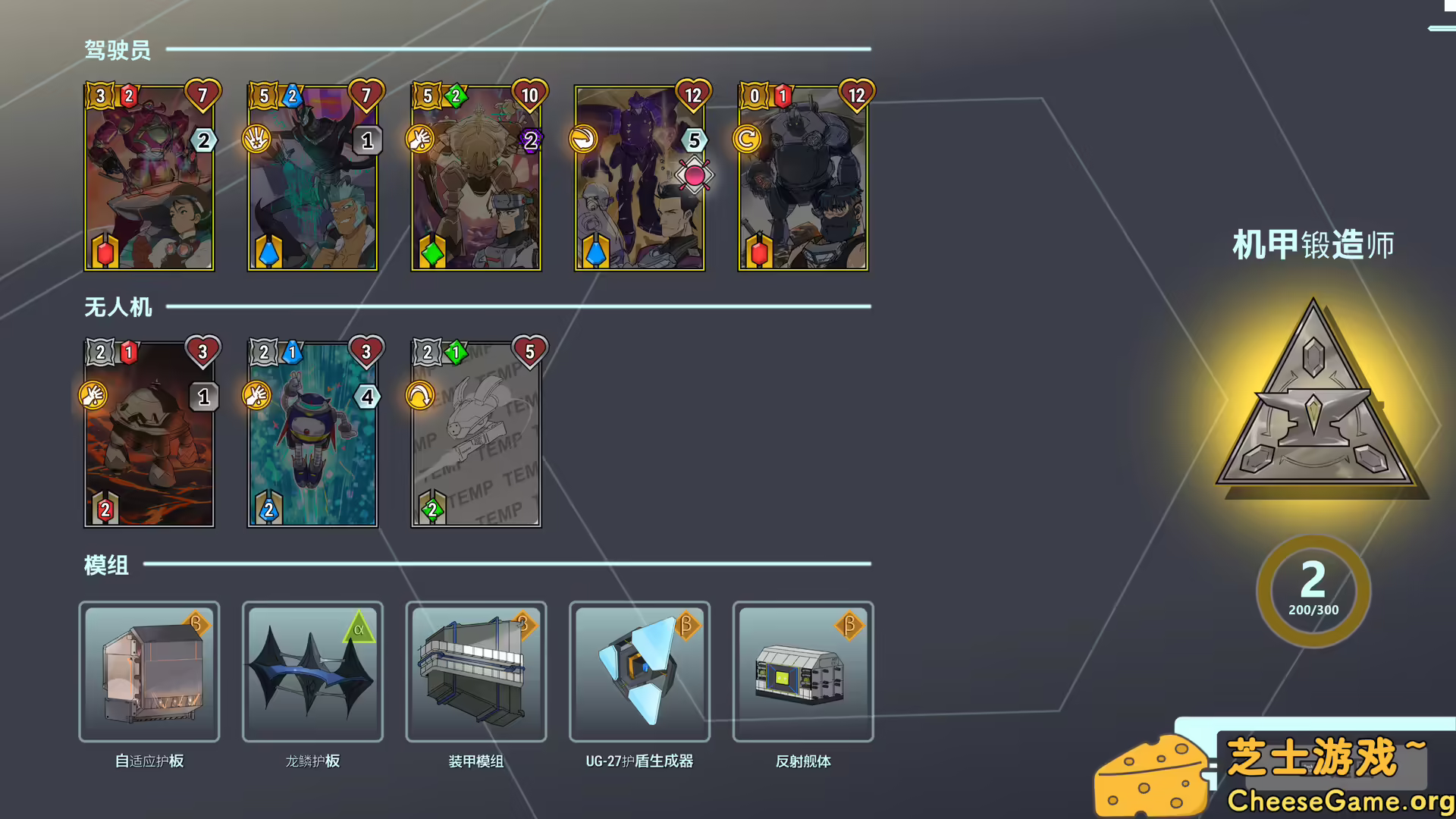Select the first pilot card thumbnail
Image resolution: width=1456 pixels, height=819 pixels.
149,176
